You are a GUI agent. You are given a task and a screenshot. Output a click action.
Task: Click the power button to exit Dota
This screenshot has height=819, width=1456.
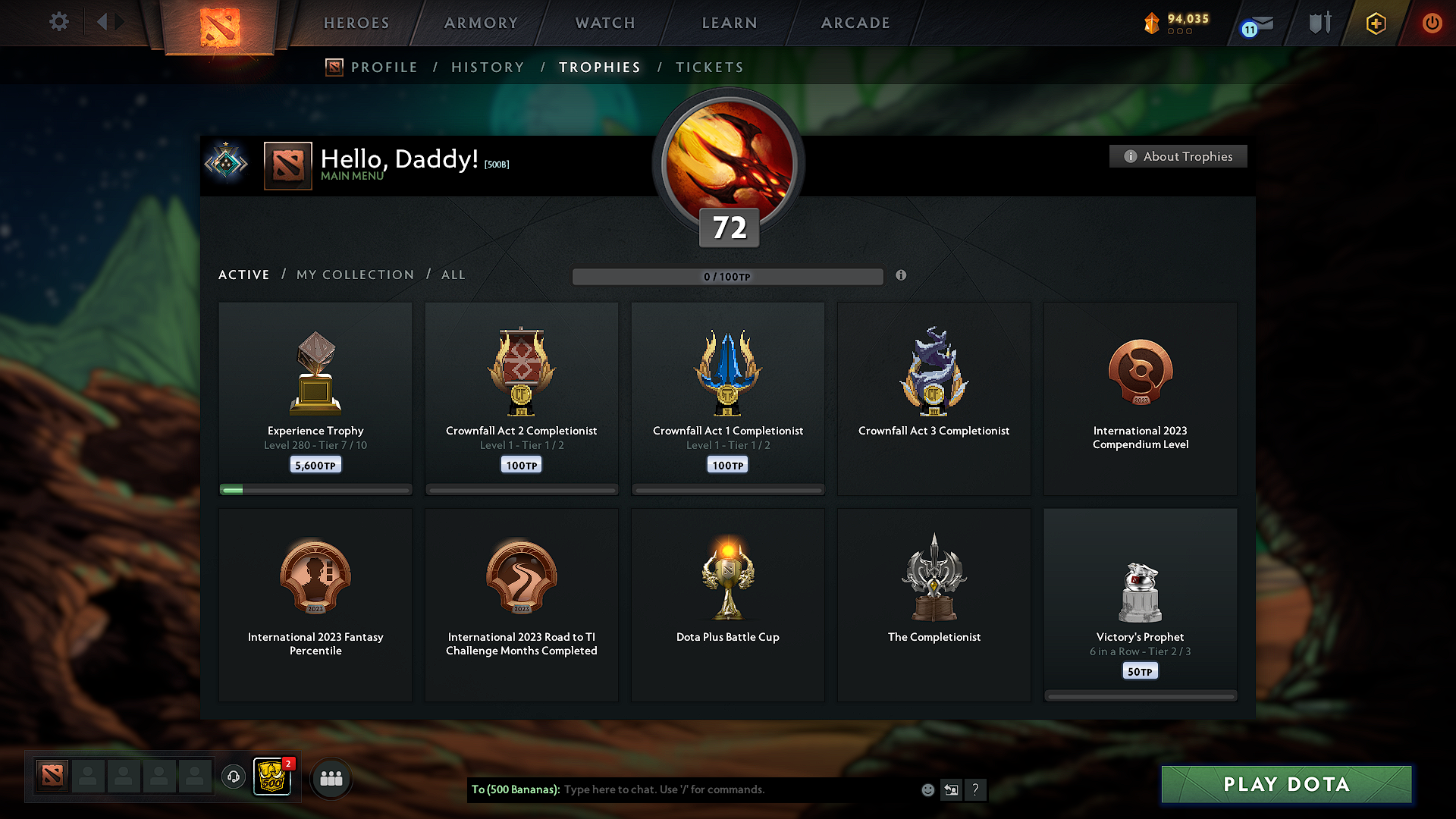[x=1432, y=23]
